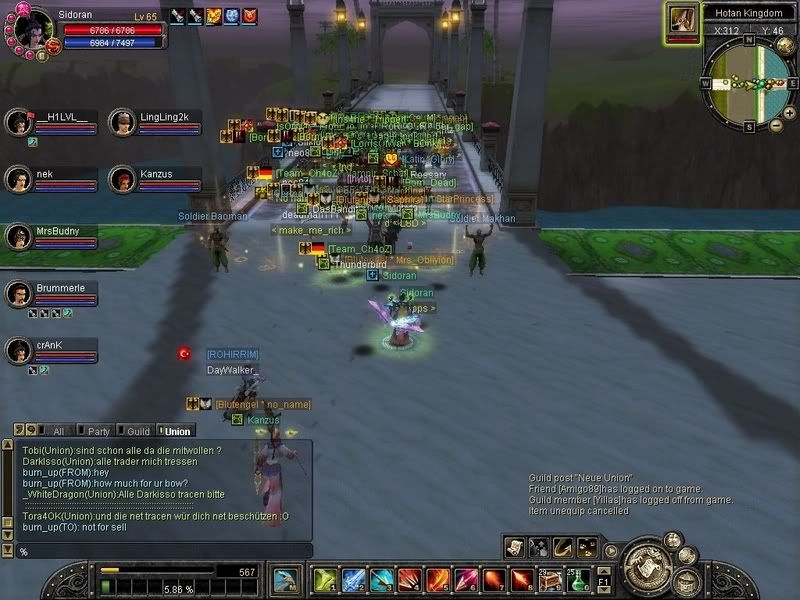The height and width of the screenshot is (600, 800).
Task: Show the All chat tab
Action: pyautogui.click(x=58, y=431)
